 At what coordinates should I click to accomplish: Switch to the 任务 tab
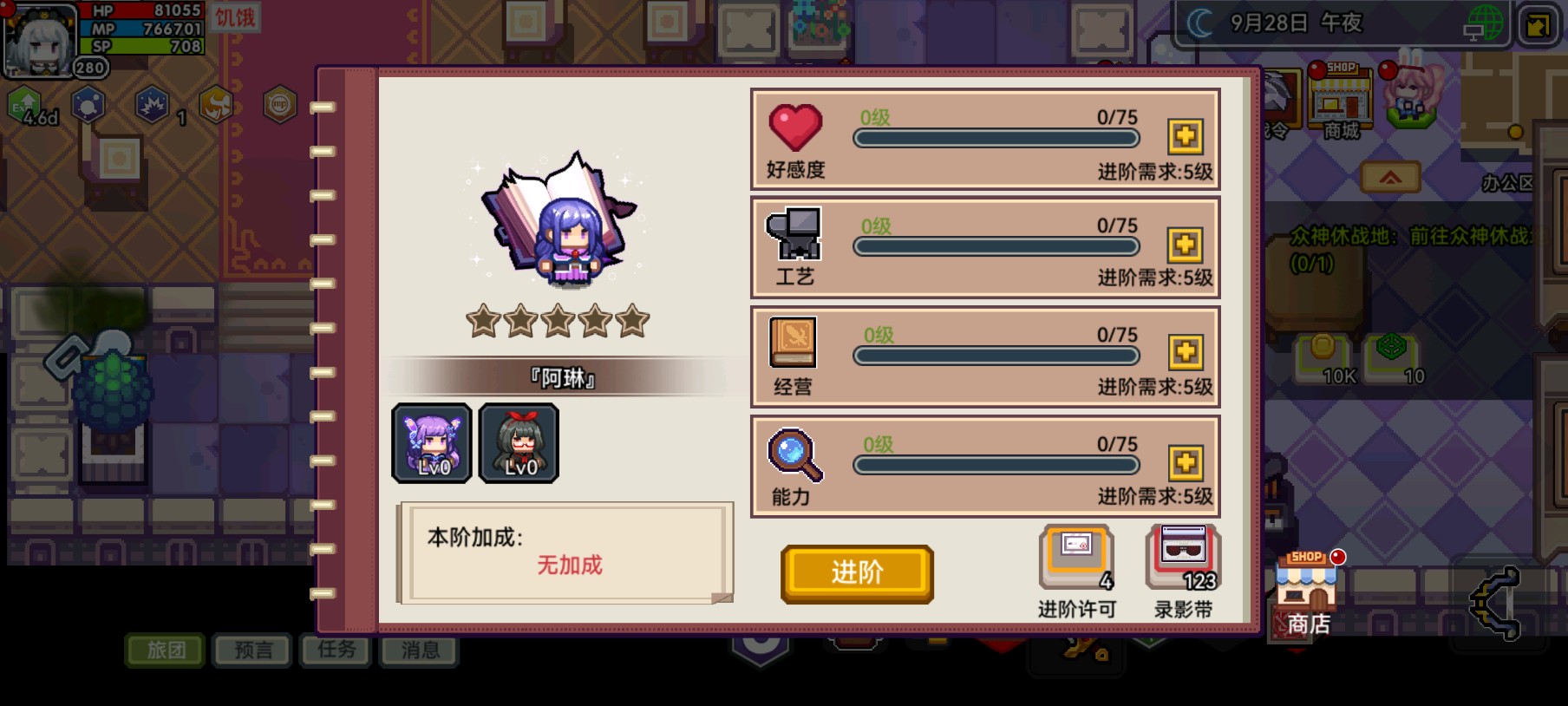pyautogui.click(x=336, y=649)
